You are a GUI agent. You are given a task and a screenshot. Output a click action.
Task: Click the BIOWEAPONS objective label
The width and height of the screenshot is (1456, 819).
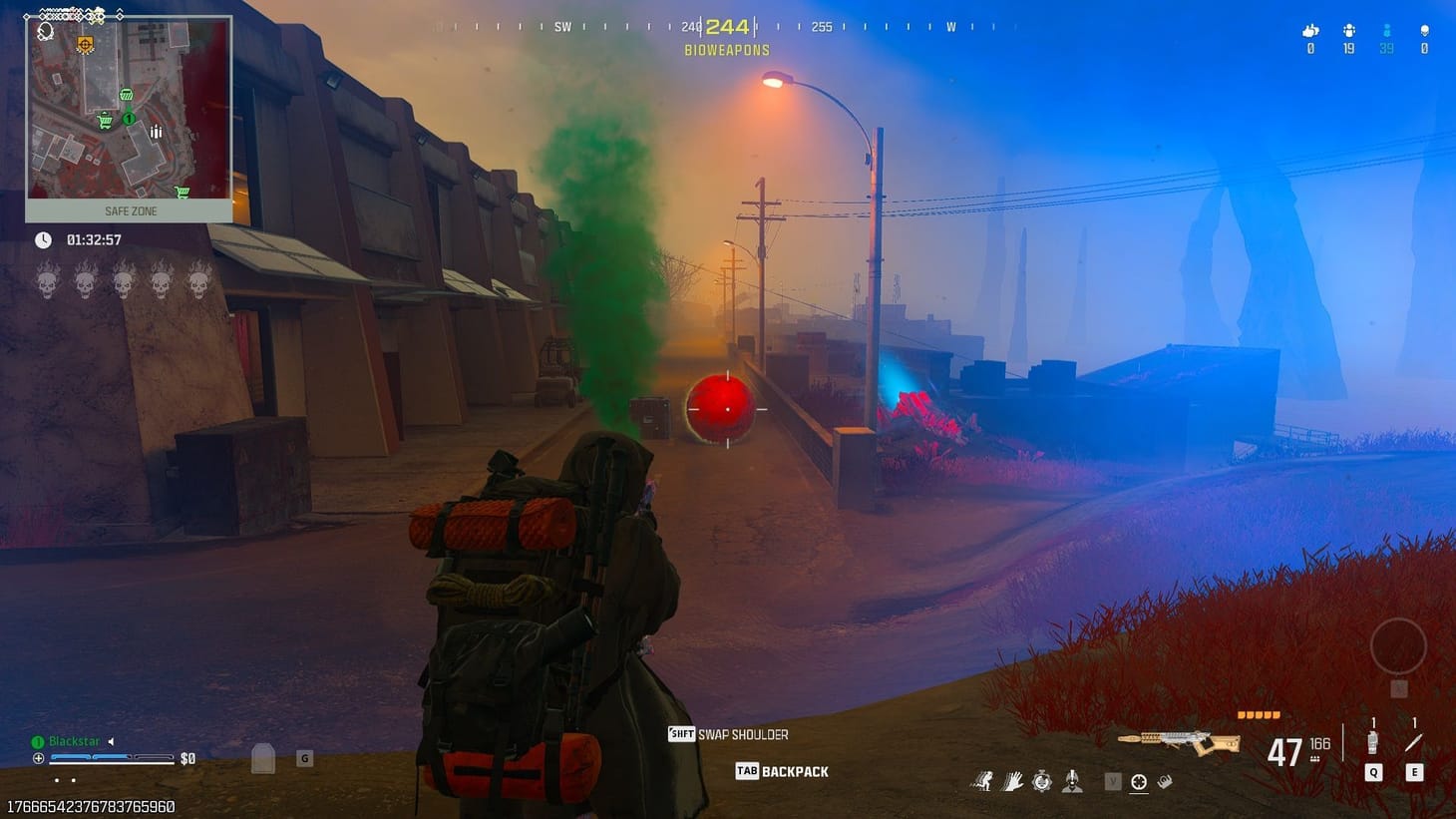coord(727,50)
